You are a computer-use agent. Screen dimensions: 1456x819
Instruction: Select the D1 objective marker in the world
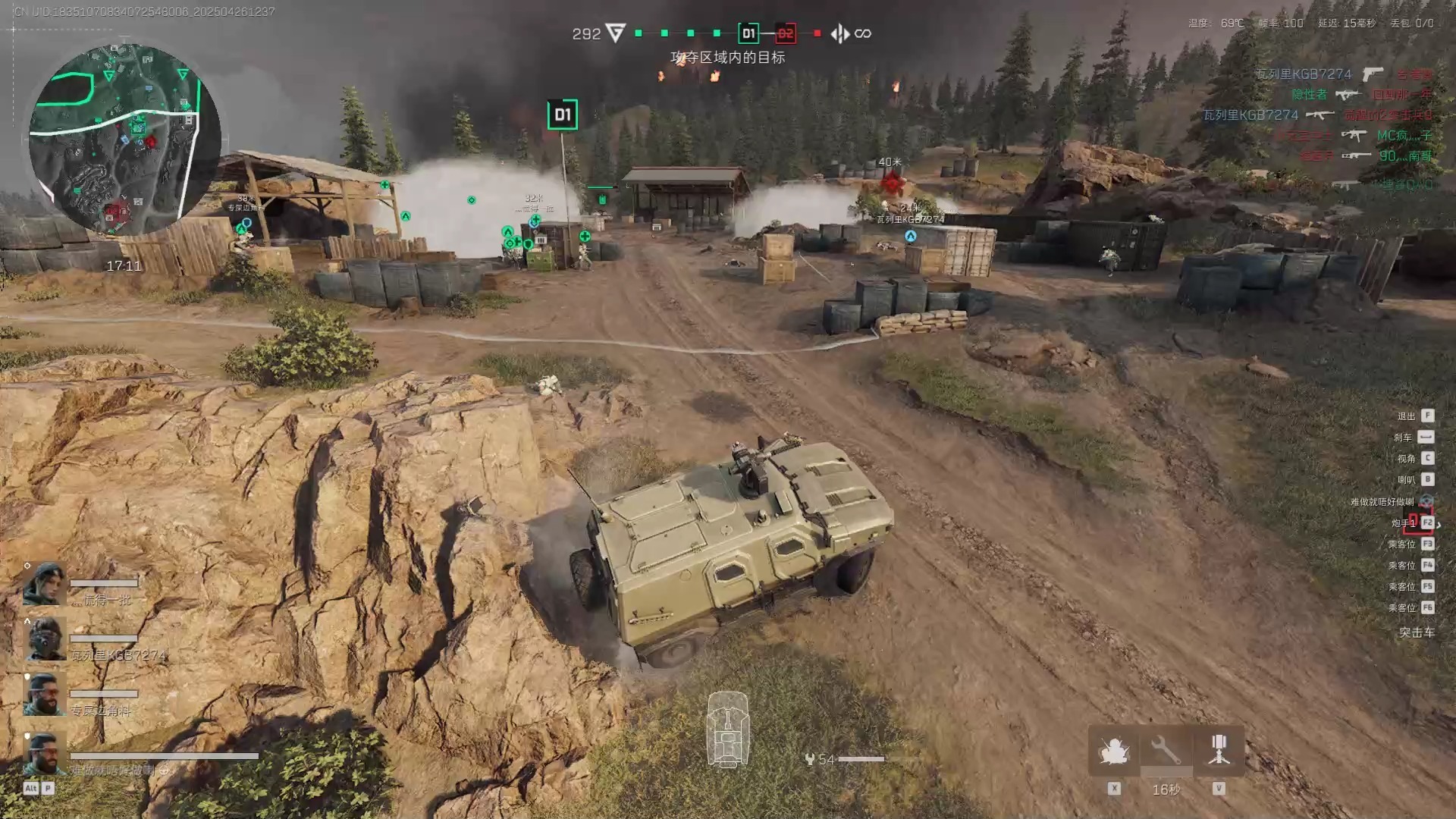point(562,115)
